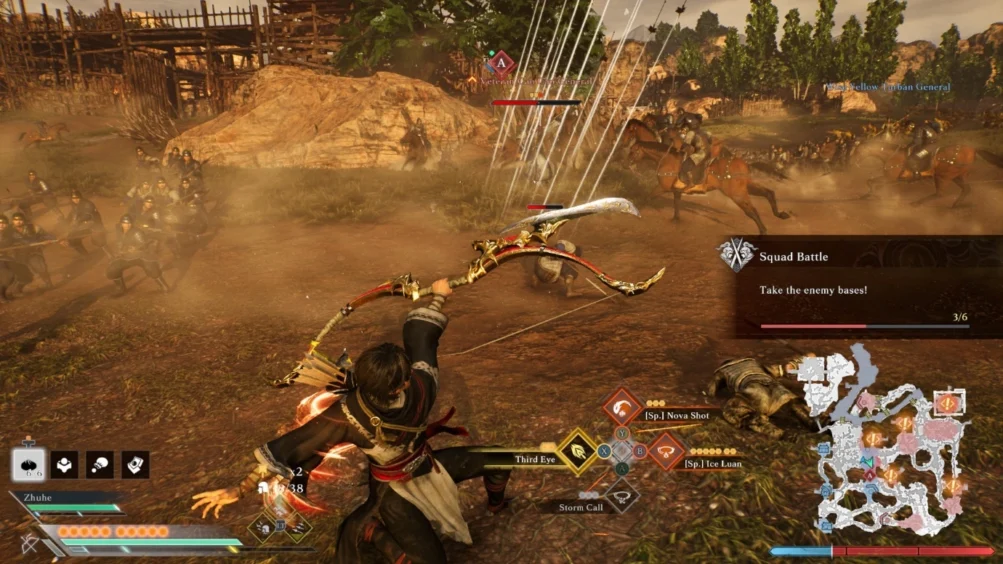Select the meat bun item slot
The width and height of the screenshot is (1003, 564).
tap(28, 465)
